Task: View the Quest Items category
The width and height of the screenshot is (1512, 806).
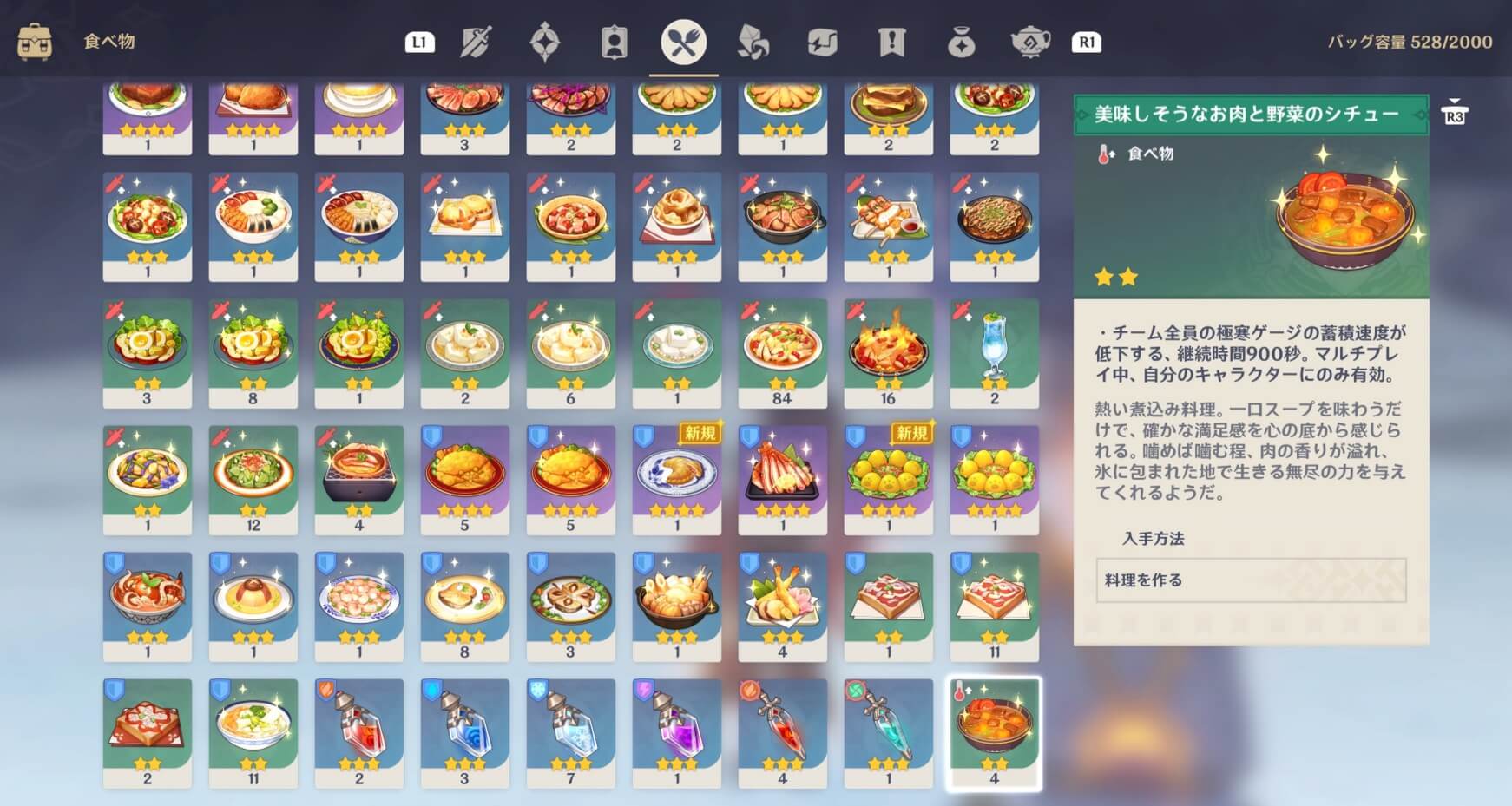Action: [x=892, y=41]
